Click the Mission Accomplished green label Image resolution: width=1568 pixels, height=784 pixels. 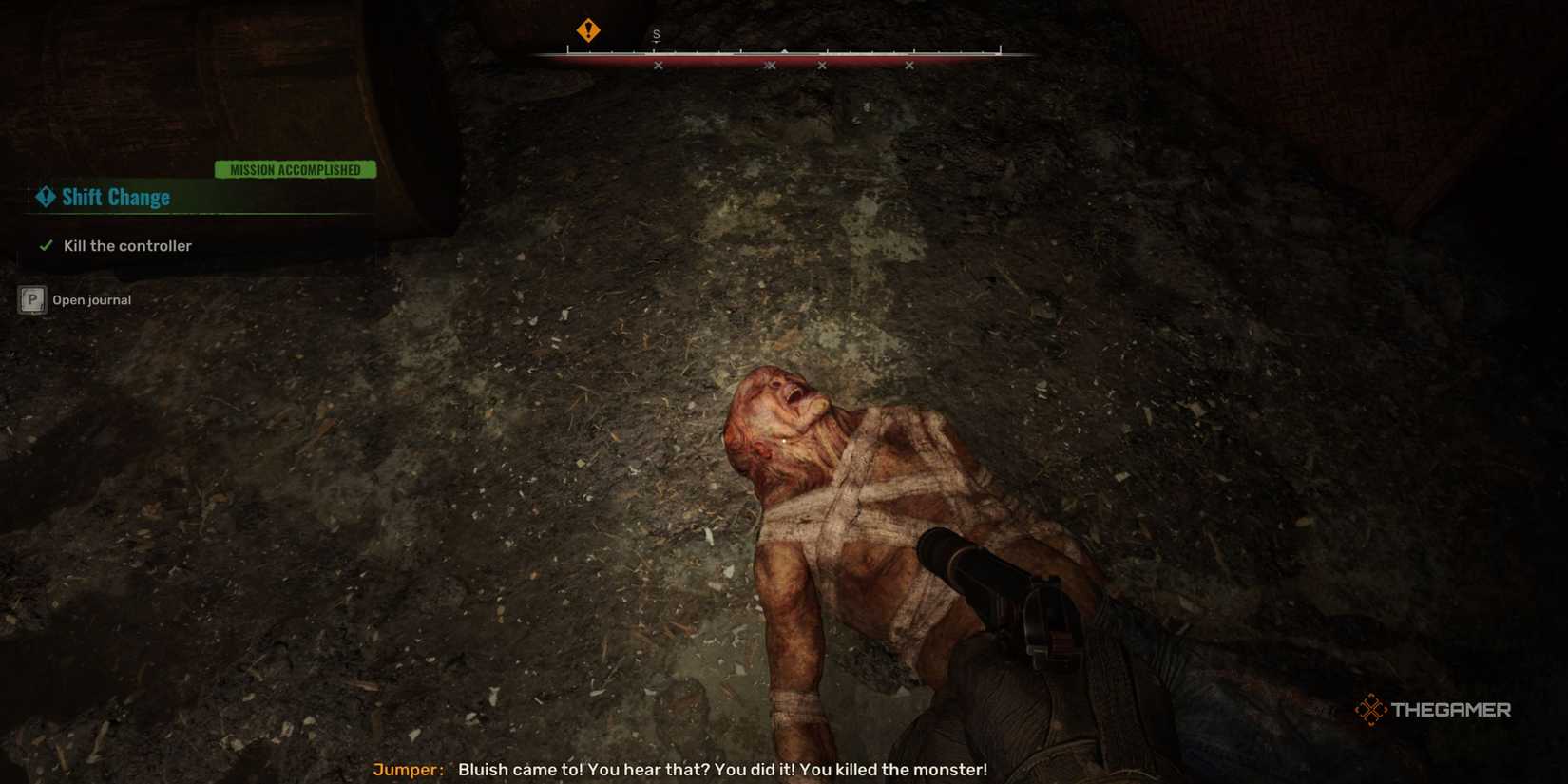[x=296, y=169]
